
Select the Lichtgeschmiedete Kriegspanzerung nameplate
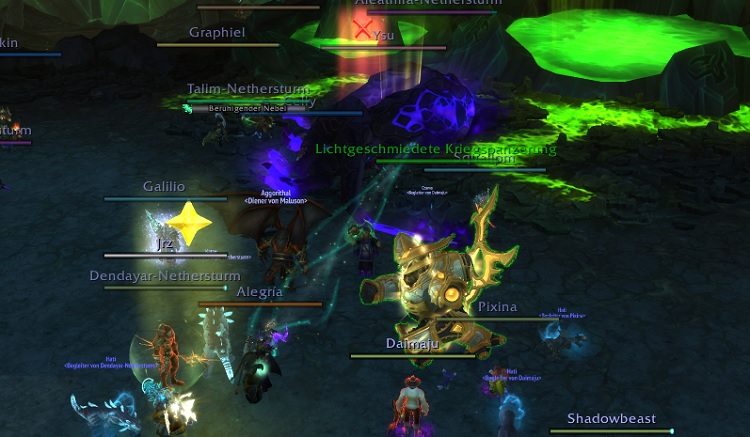[435, 150]
